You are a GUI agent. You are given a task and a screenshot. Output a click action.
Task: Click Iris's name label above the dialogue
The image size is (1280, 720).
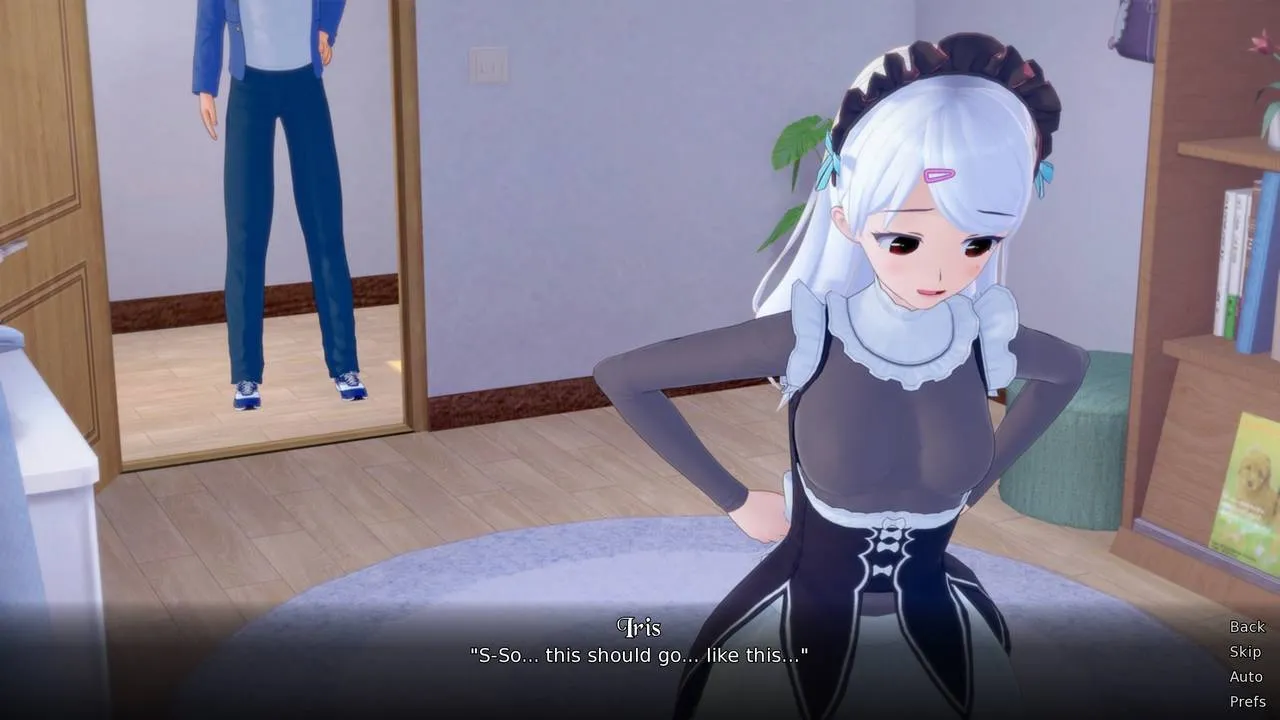[x=639, y=628]
